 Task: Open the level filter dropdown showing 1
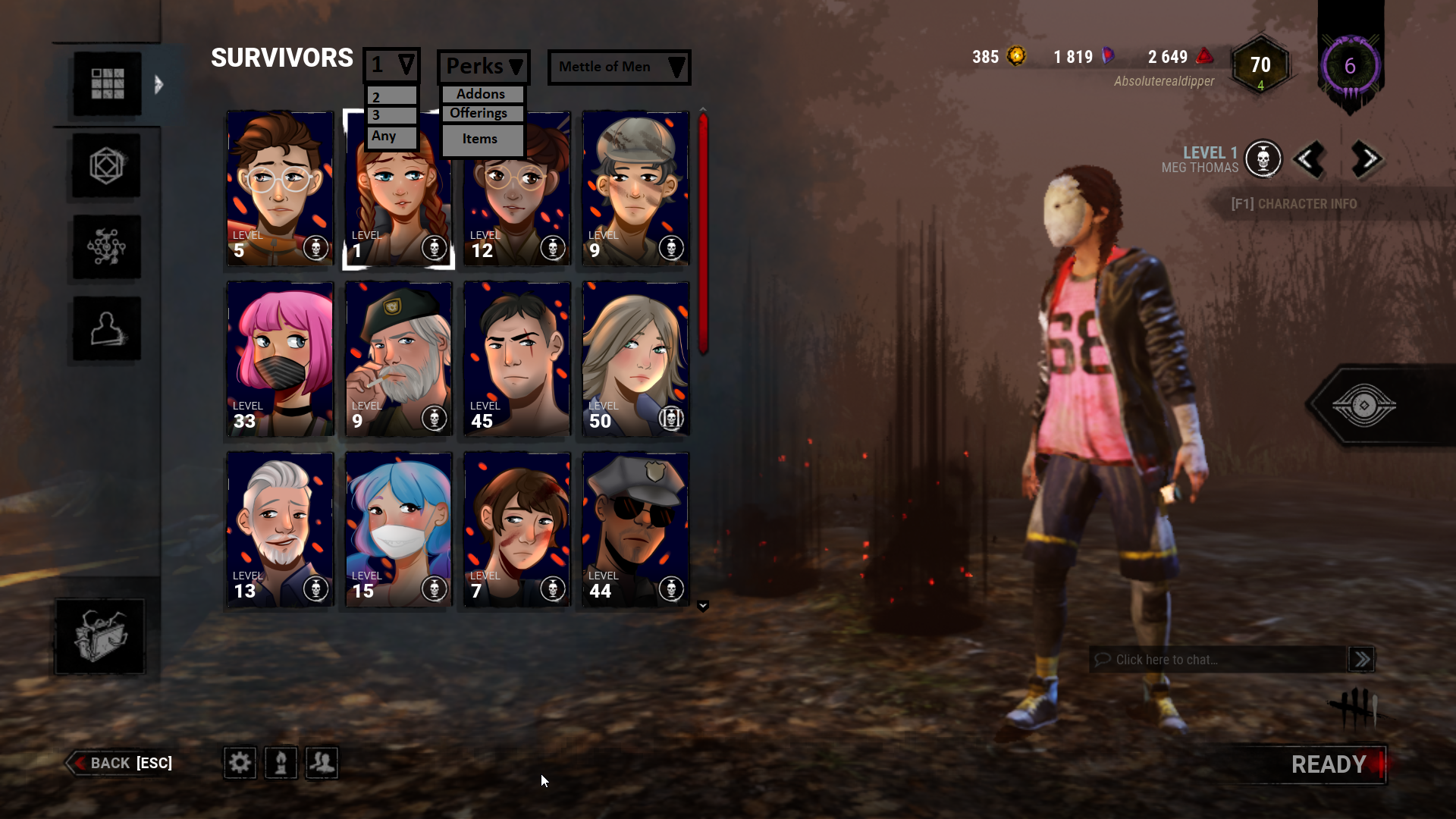click(x=391, y=64)
